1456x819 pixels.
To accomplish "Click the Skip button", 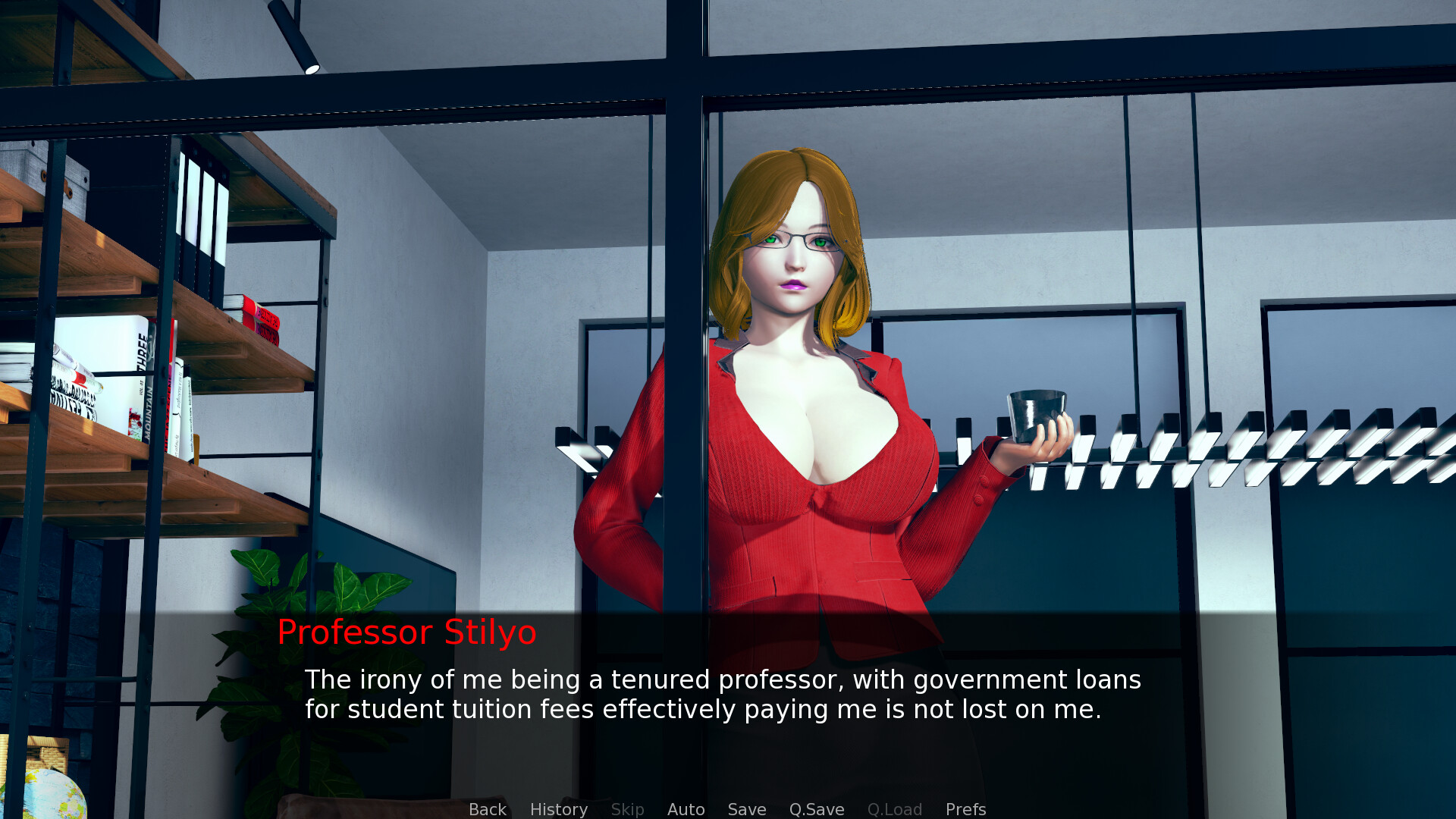I will (627, 809).
